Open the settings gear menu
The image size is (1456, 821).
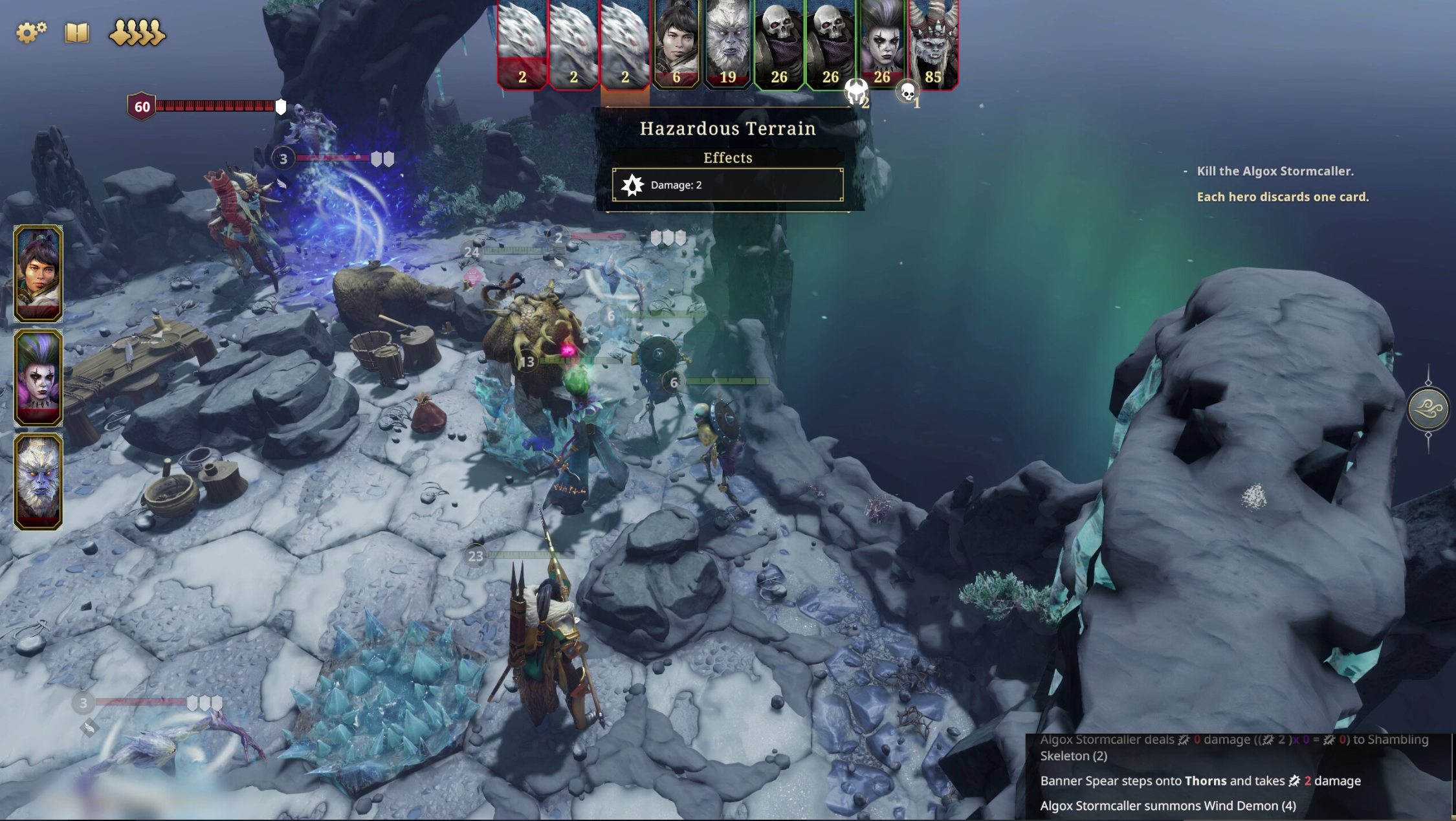click(x=30, y=32)
